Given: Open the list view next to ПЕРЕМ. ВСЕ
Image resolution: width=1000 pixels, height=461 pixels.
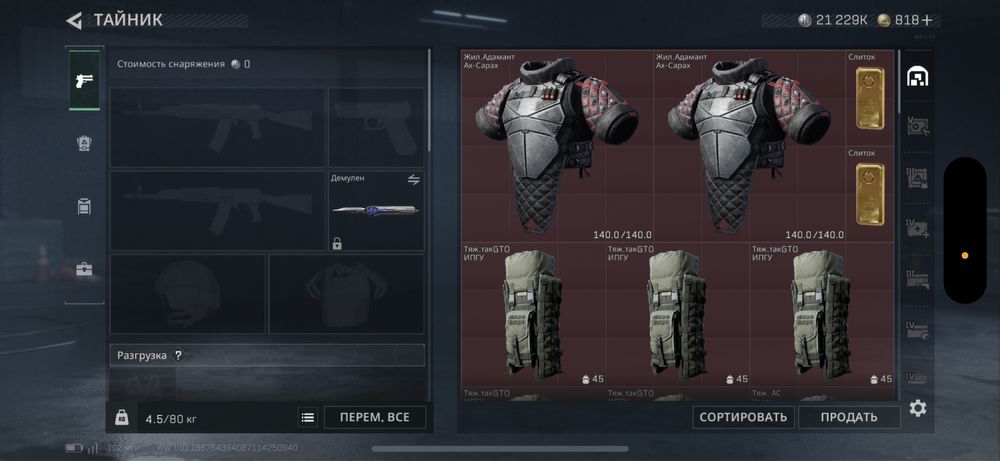Looking at the screenshot, I should pyautogui.click(x=308, y=418).
